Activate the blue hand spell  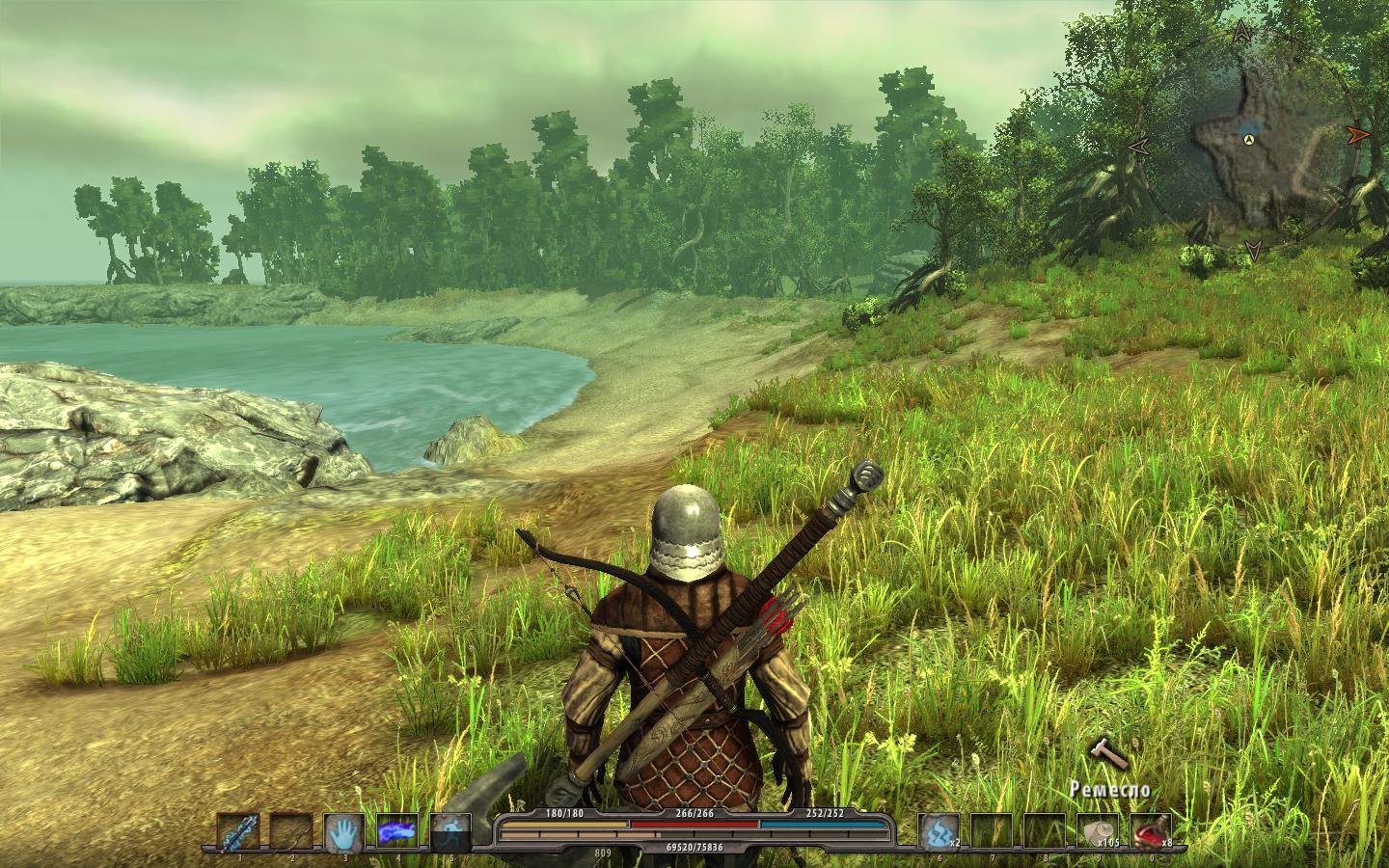click(344, 830)
